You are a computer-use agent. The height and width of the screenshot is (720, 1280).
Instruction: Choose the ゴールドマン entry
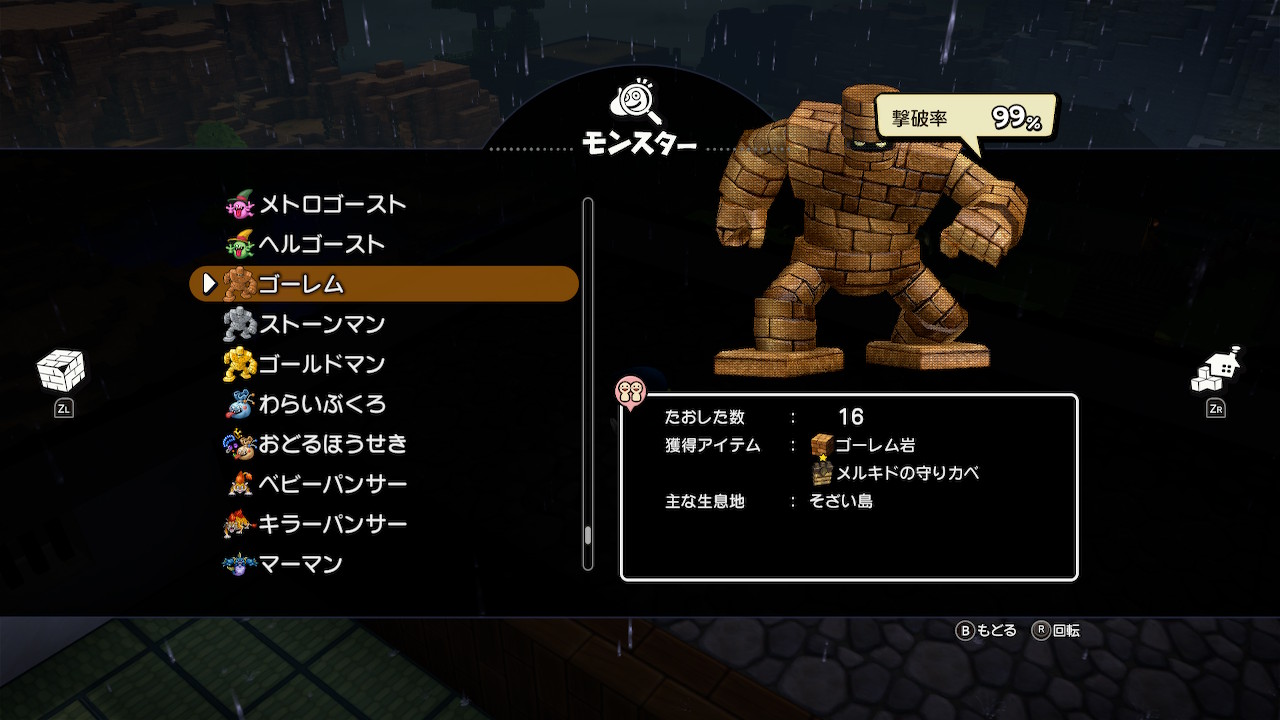coord(321,364)
